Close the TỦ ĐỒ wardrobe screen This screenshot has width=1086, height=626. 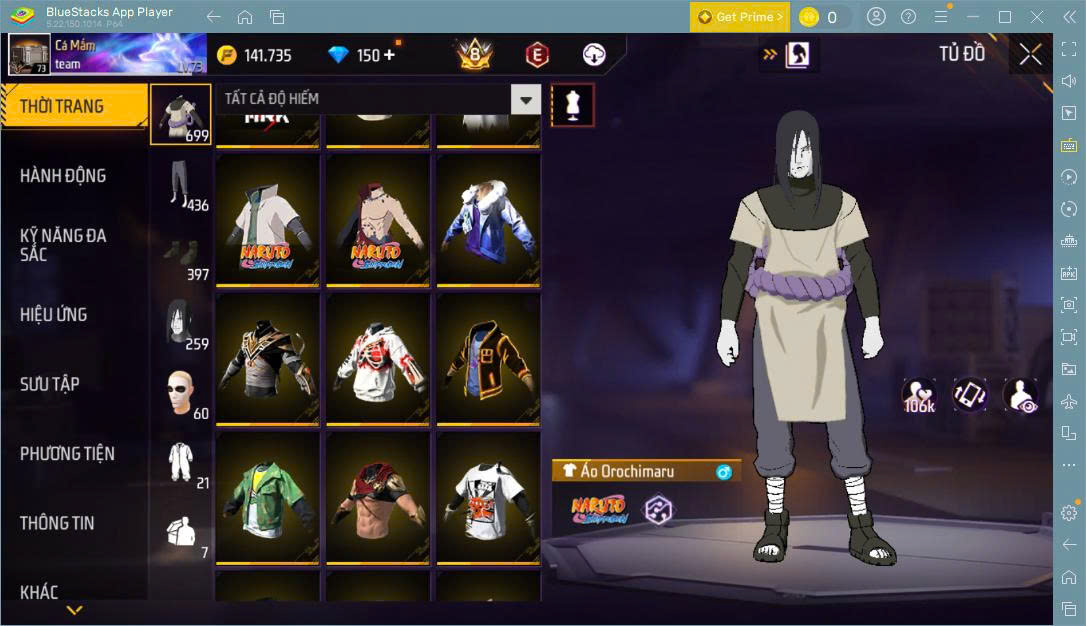[1030, 55]
